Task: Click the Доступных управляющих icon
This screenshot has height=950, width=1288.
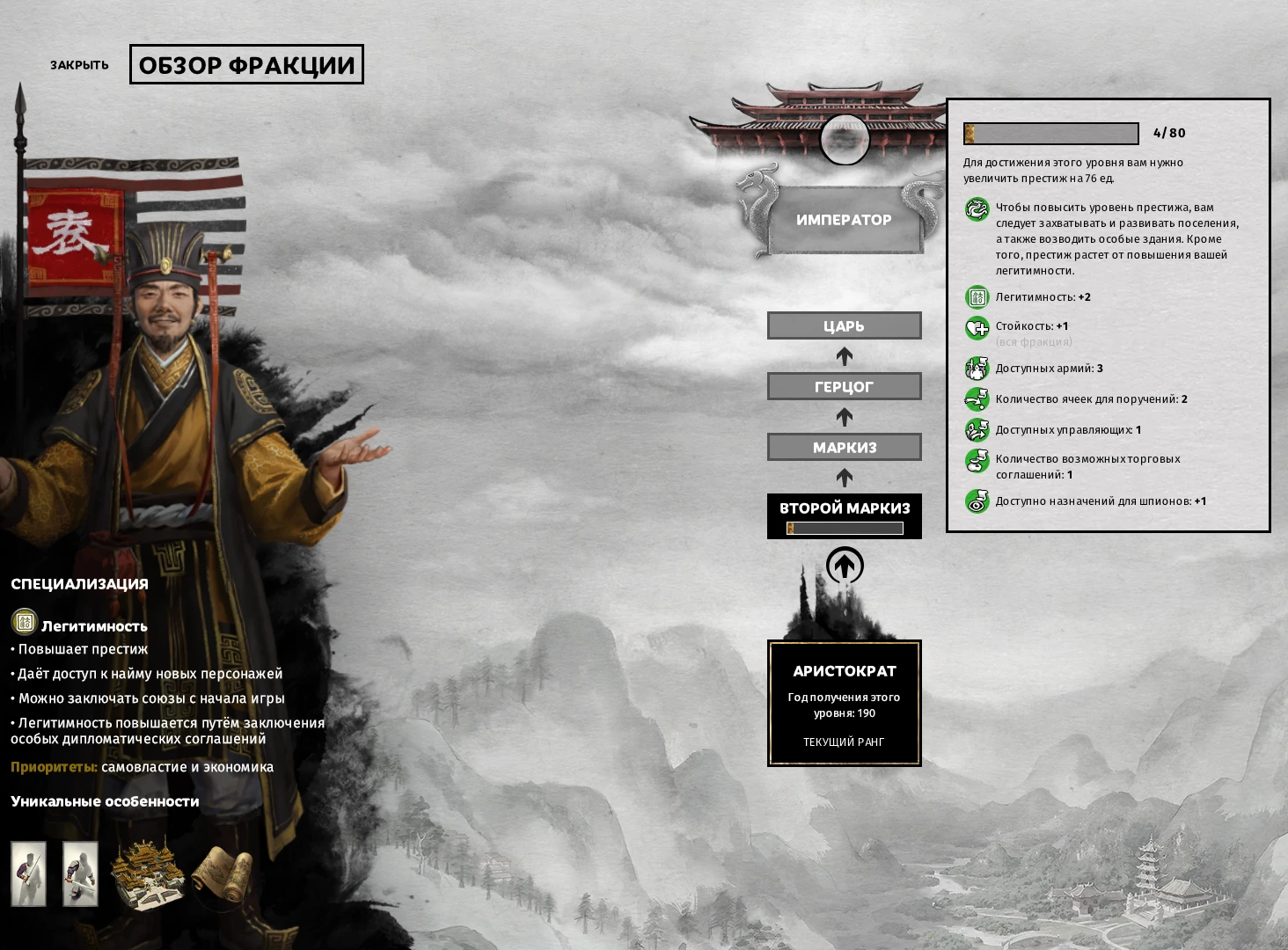Action: pyautogui.click(x=977, y=431)
